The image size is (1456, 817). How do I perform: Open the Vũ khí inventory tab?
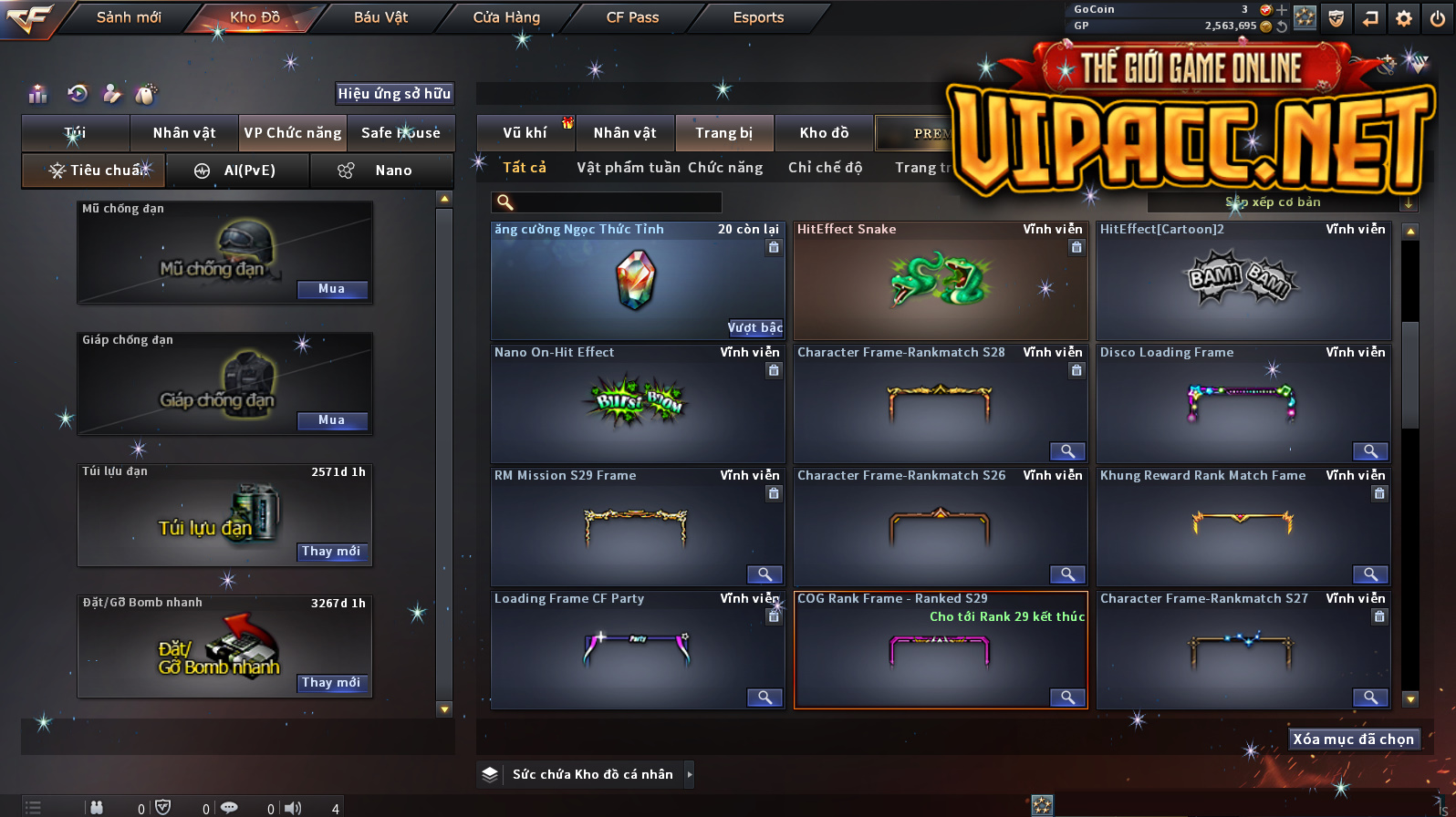525,133
